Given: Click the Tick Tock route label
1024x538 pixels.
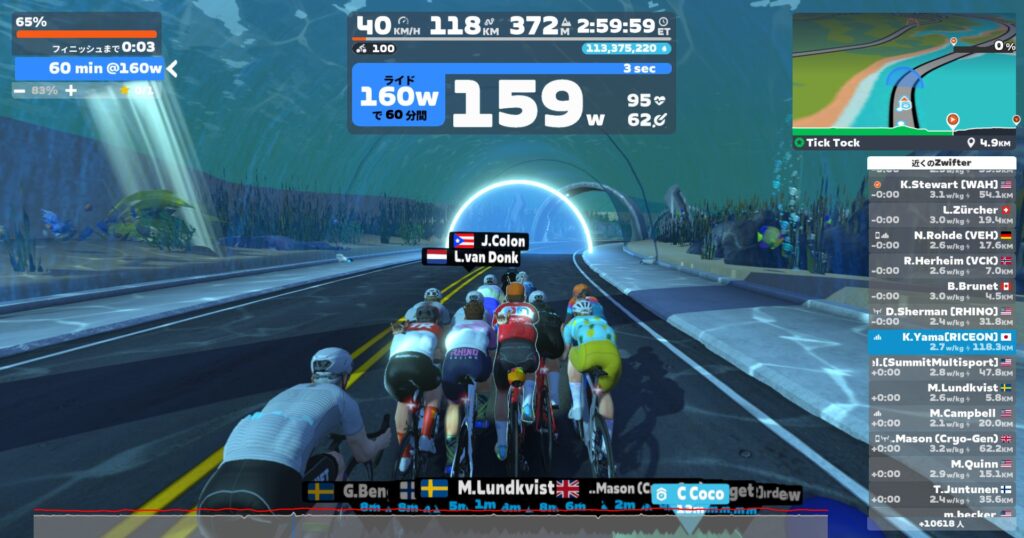Looking at the screenshot, I should (833, 143).
